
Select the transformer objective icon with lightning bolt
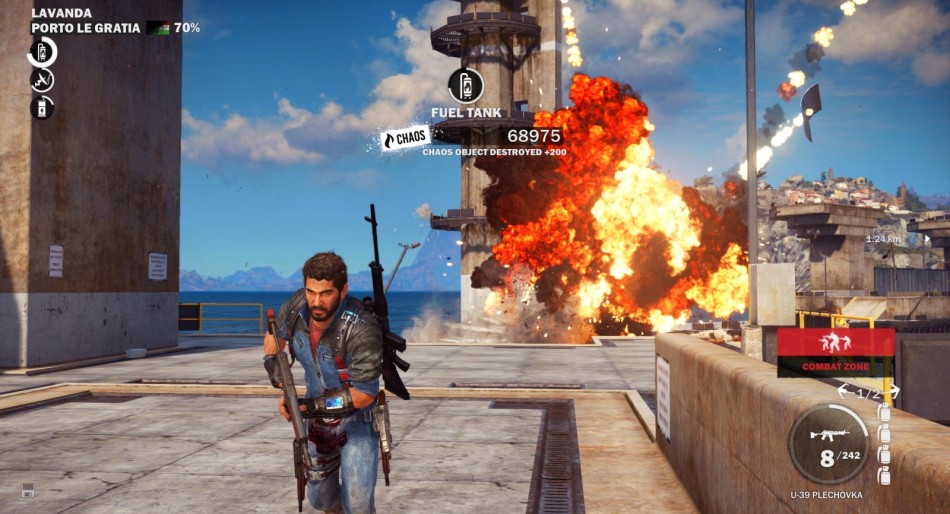click(42, 106)
